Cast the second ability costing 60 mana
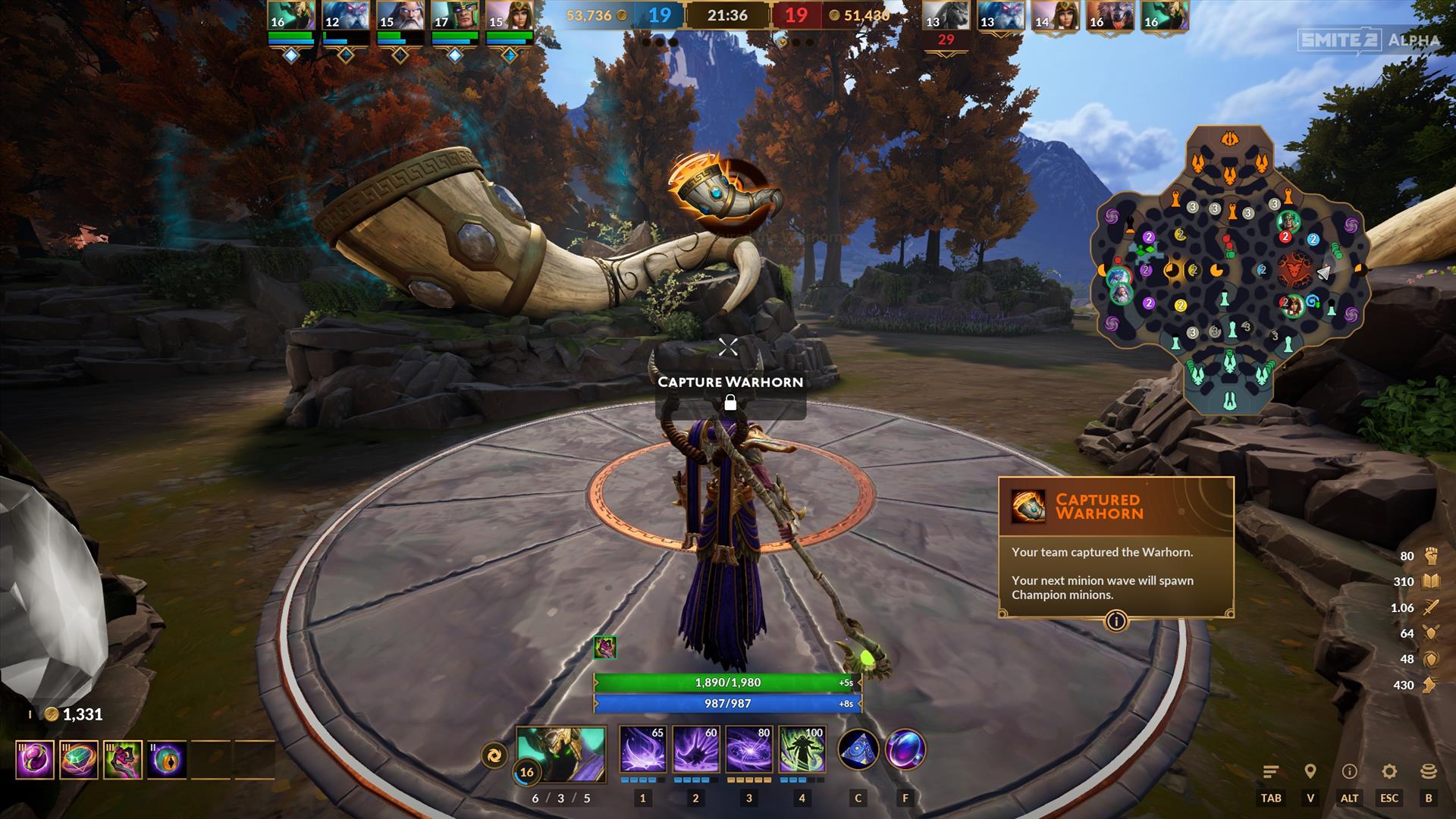 pyautogui.click(x=695, y=749)
